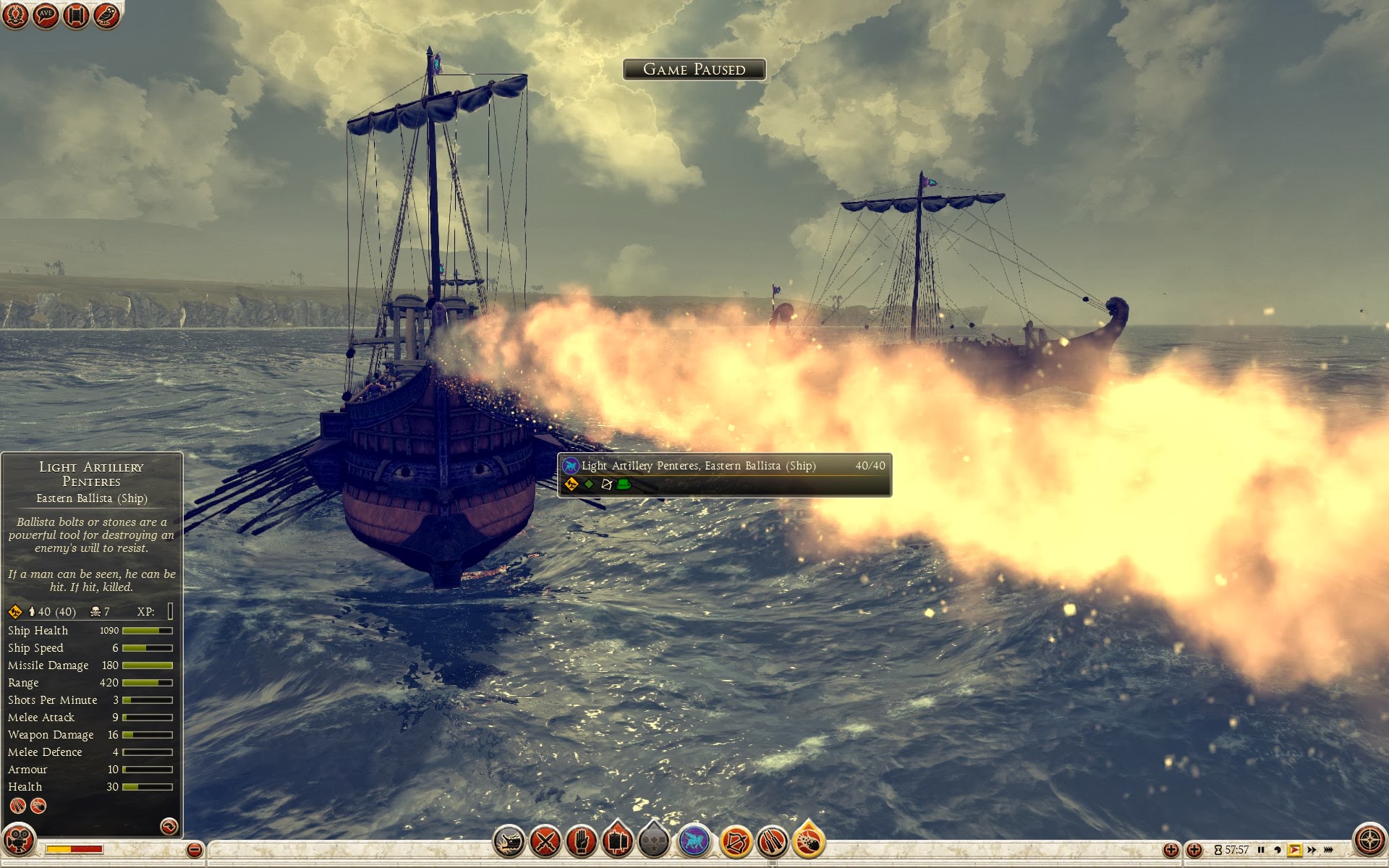Select the blue winged lion faction emblem
The height and width of the screenshot is (868, 1389).
694,842
